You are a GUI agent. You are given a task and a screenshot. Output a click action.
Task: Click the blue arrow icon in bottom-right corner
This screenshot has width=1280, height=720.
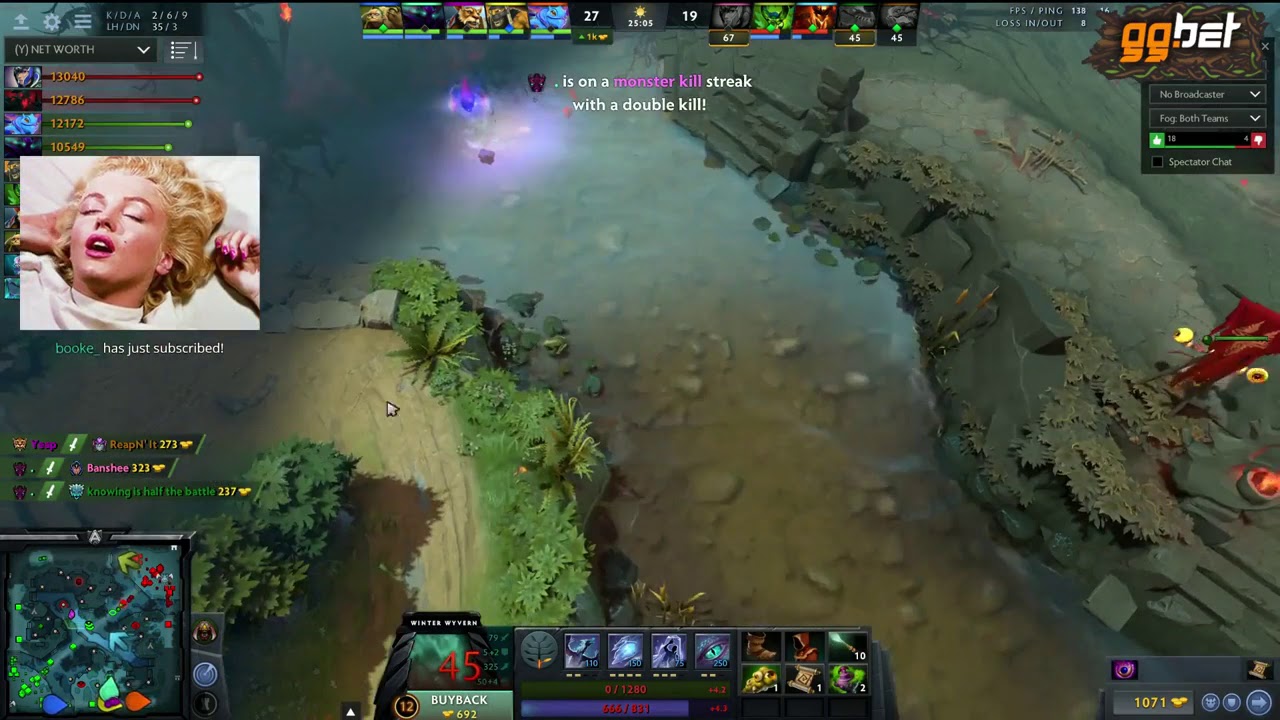point(1259,702)
